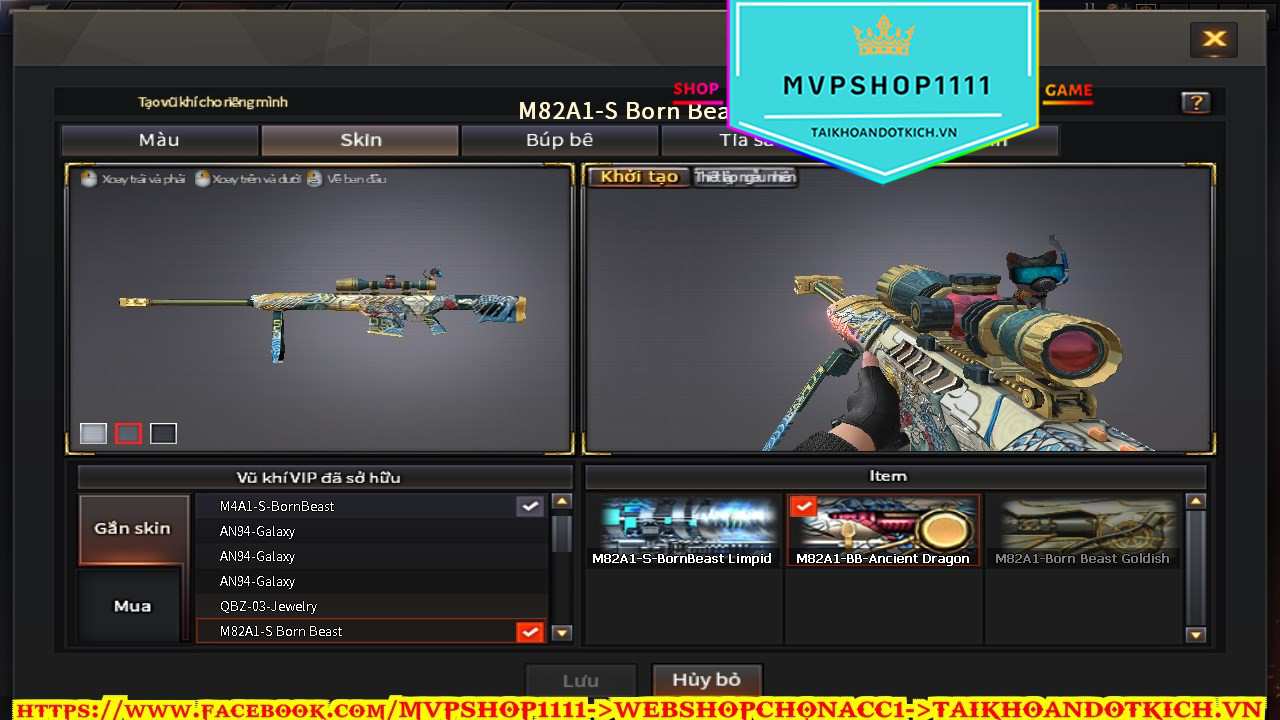Click the weapon list scroll-down arrow
1280x720 pixels.
point(562,632)
